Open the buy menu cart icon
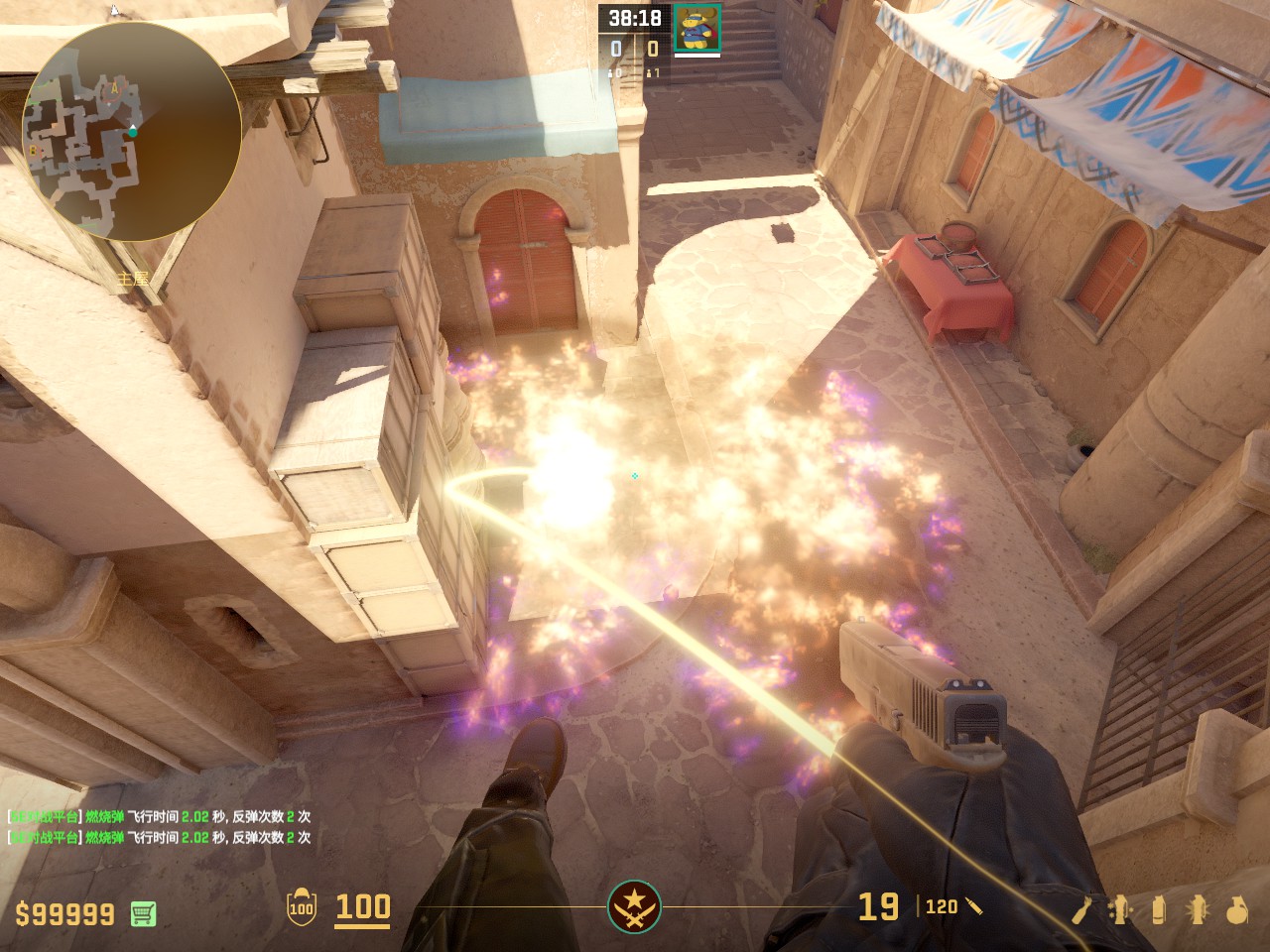The width and height of the screenshot is (1270, 952). 143,913
